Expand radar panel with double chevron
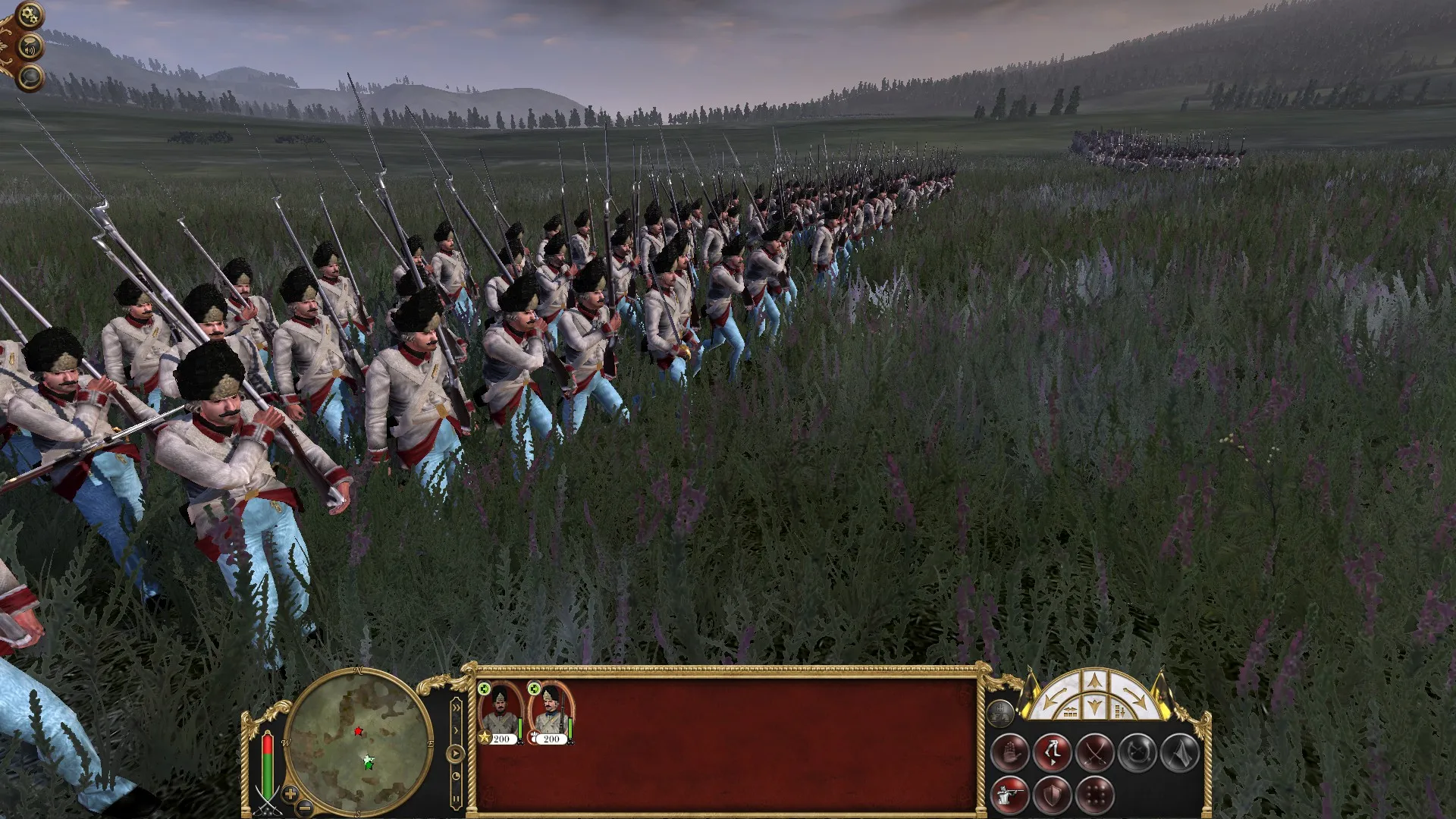This screenshot has width=1456, height=819. 456,707
